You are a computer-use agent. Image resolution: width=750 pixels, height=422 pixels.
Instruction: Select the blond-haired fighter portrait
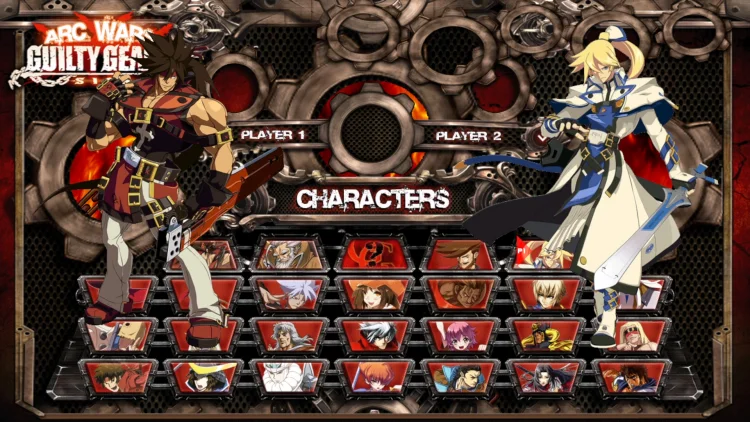(547, 293)
